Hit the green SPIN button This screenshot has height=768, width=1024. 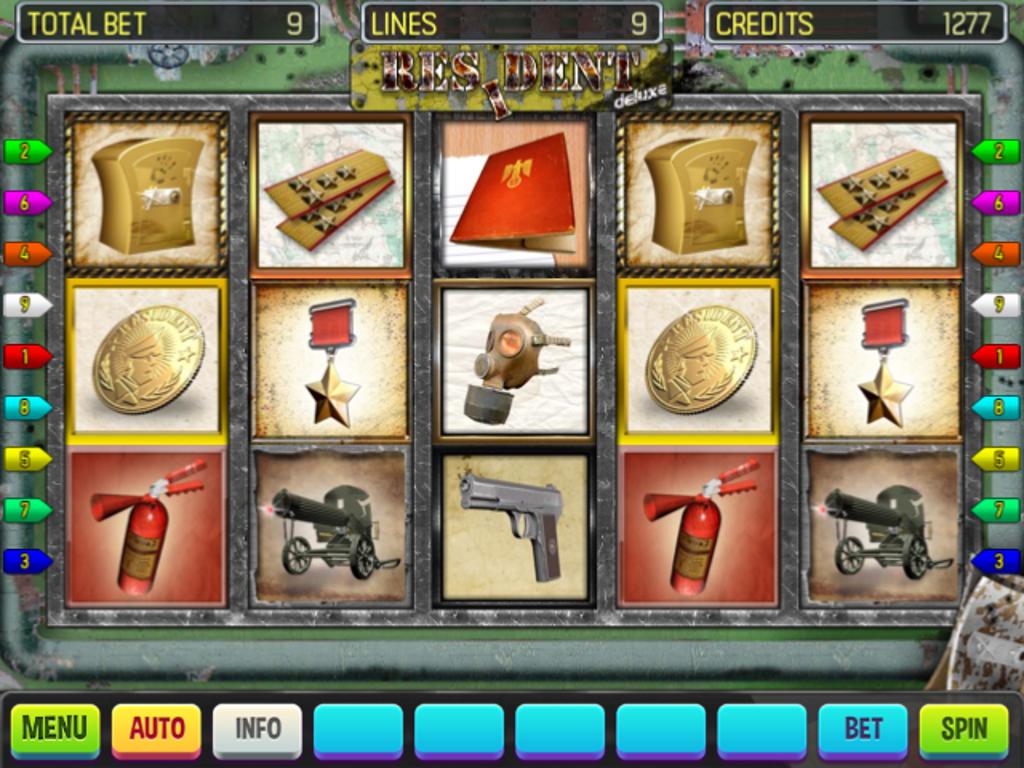[964, 729]
